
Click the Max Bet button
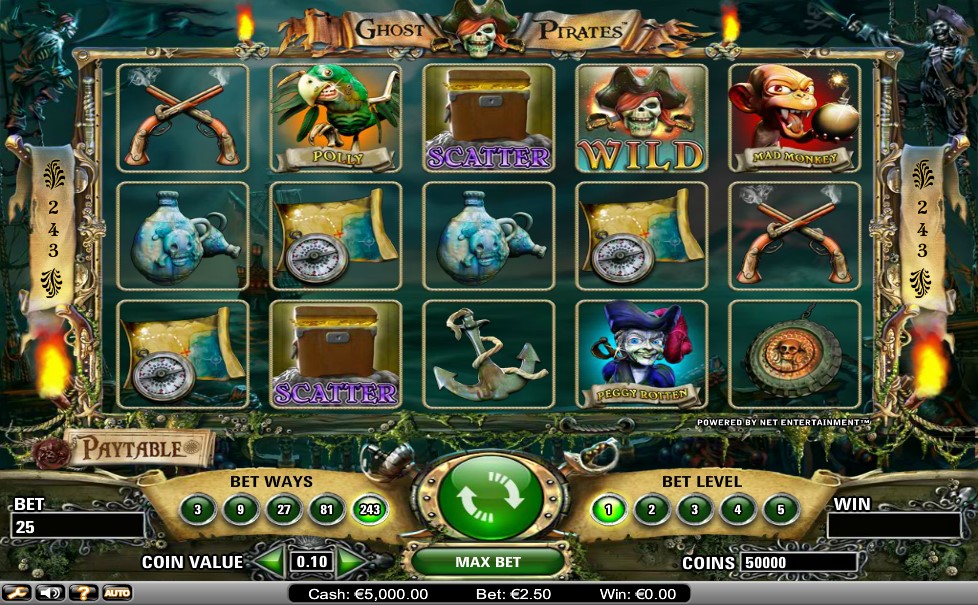click(488, 562)
